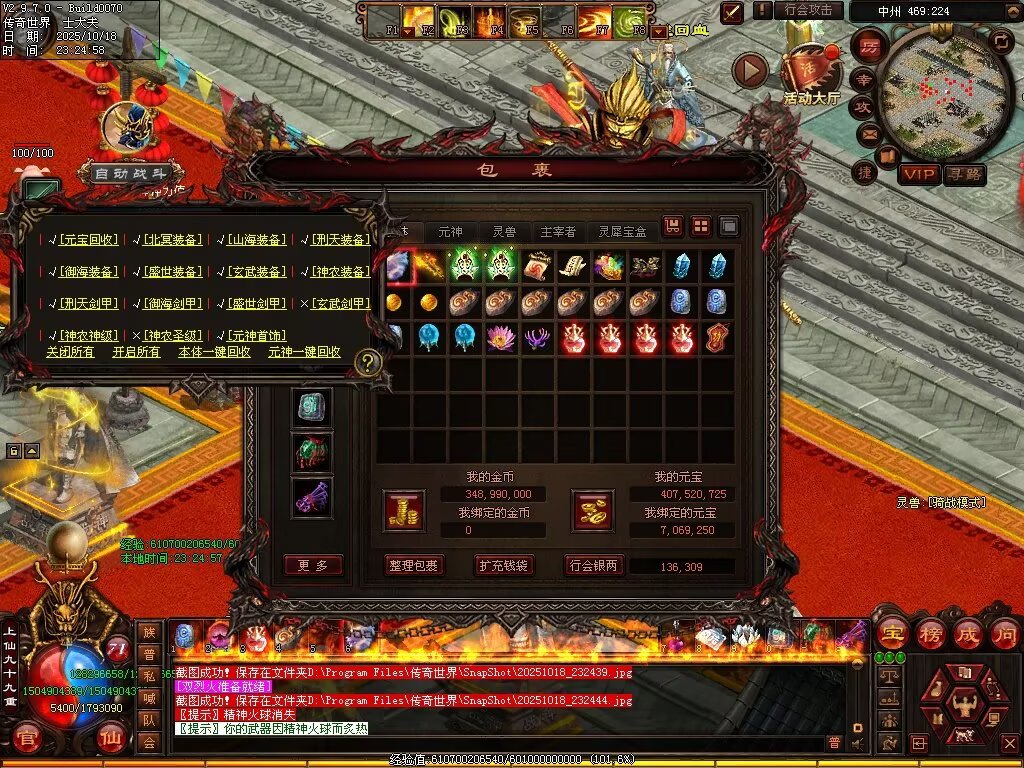Click the 整理包裹 sort bag button
This screenshot has width=1024, height=768.
pyautogui.click(x=413, y=566)
